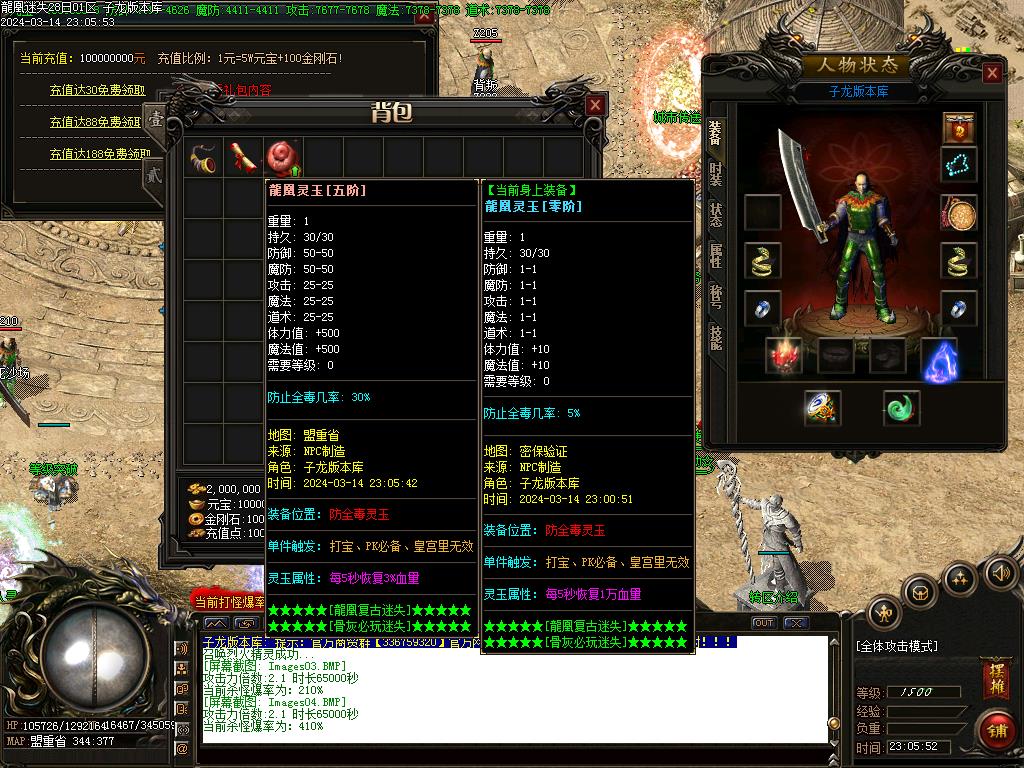Viewport: 1024px width, 768px height.
Task: Open the treasure chest bag icon
Action: [x=920, y=593]
